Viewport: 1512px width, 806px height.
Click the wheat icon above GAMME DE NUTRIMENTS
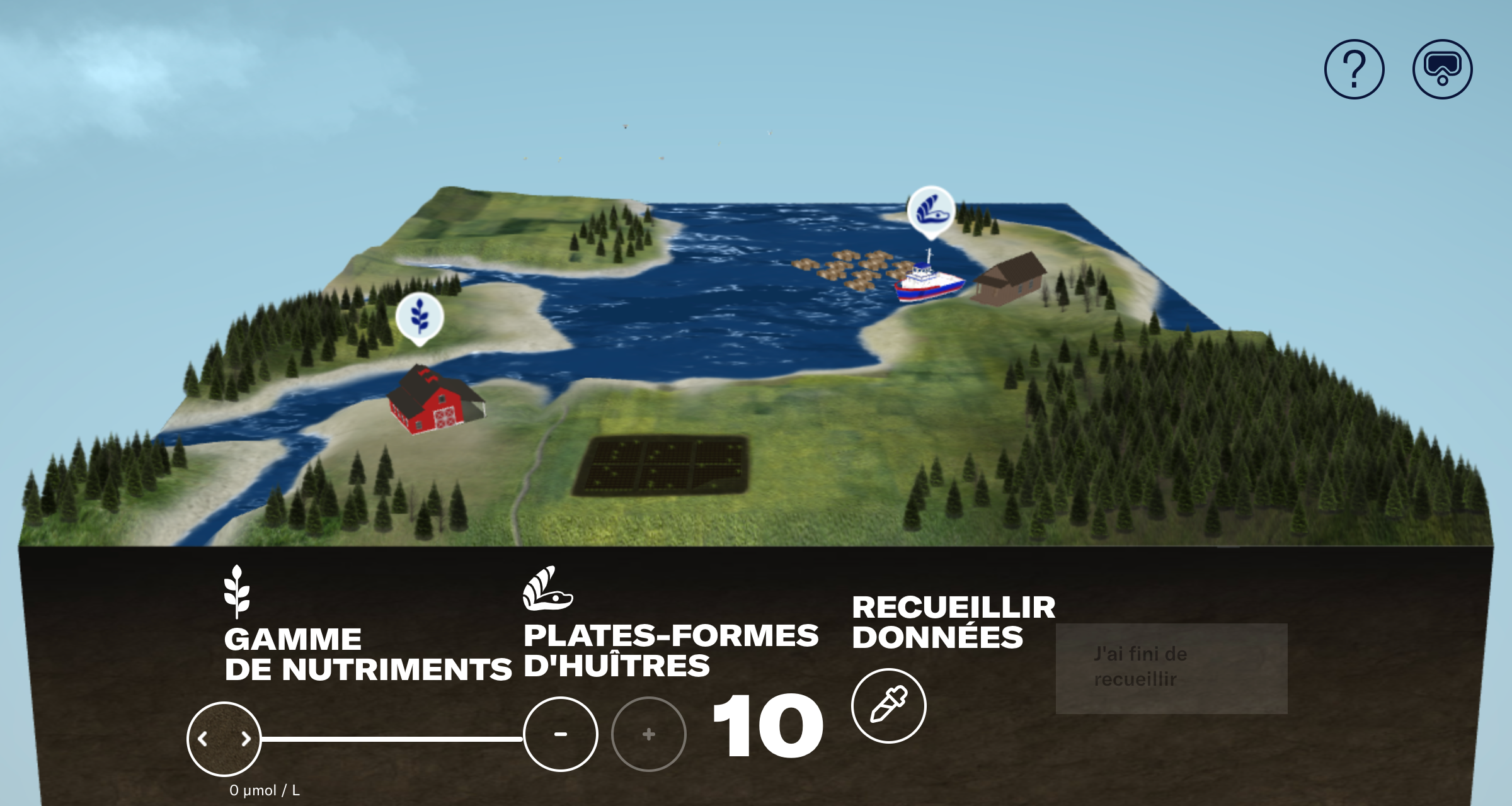click(x=236, y=589)
